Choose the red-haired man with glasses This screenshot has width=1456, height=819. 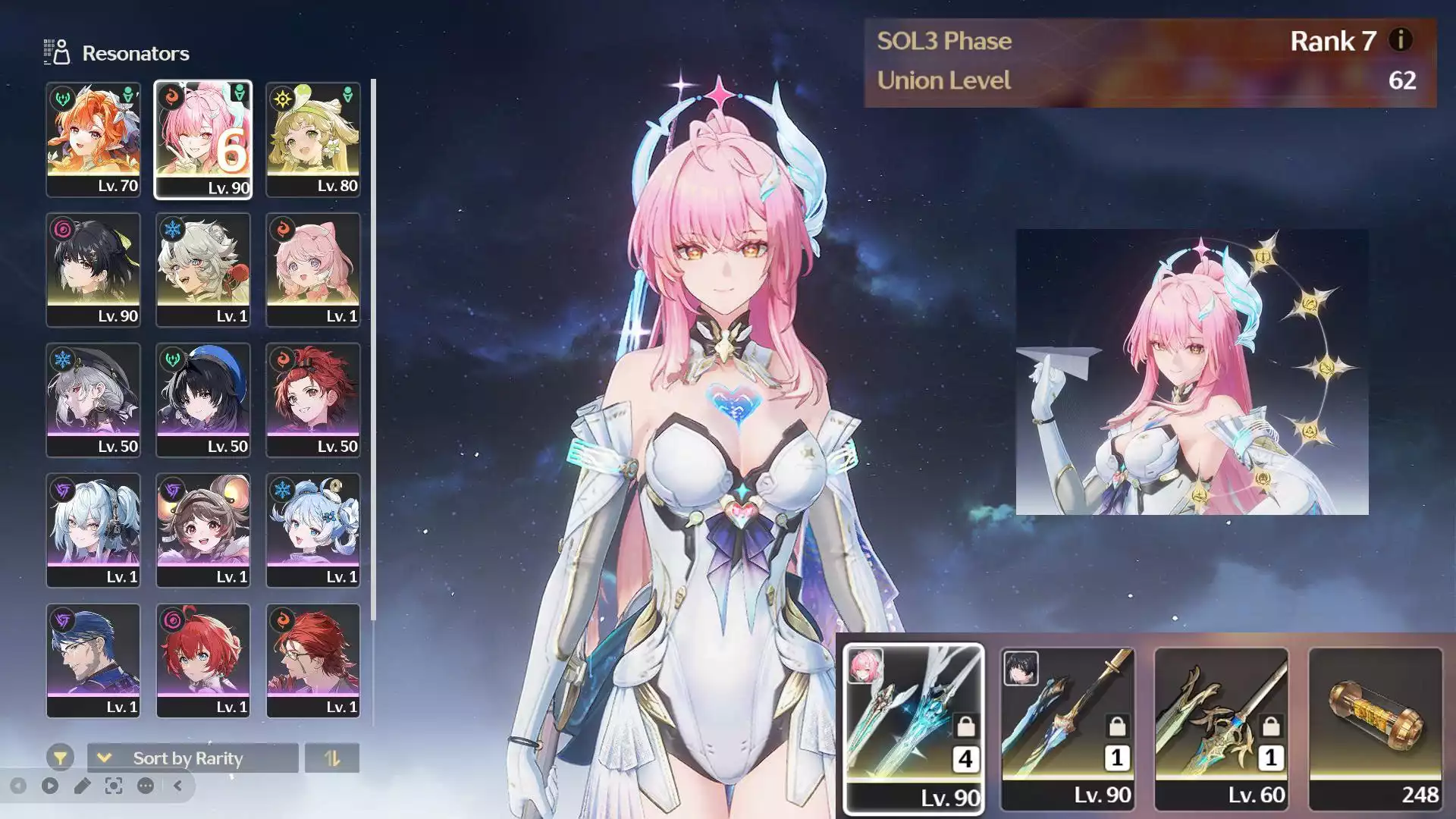tap(313, 661)
